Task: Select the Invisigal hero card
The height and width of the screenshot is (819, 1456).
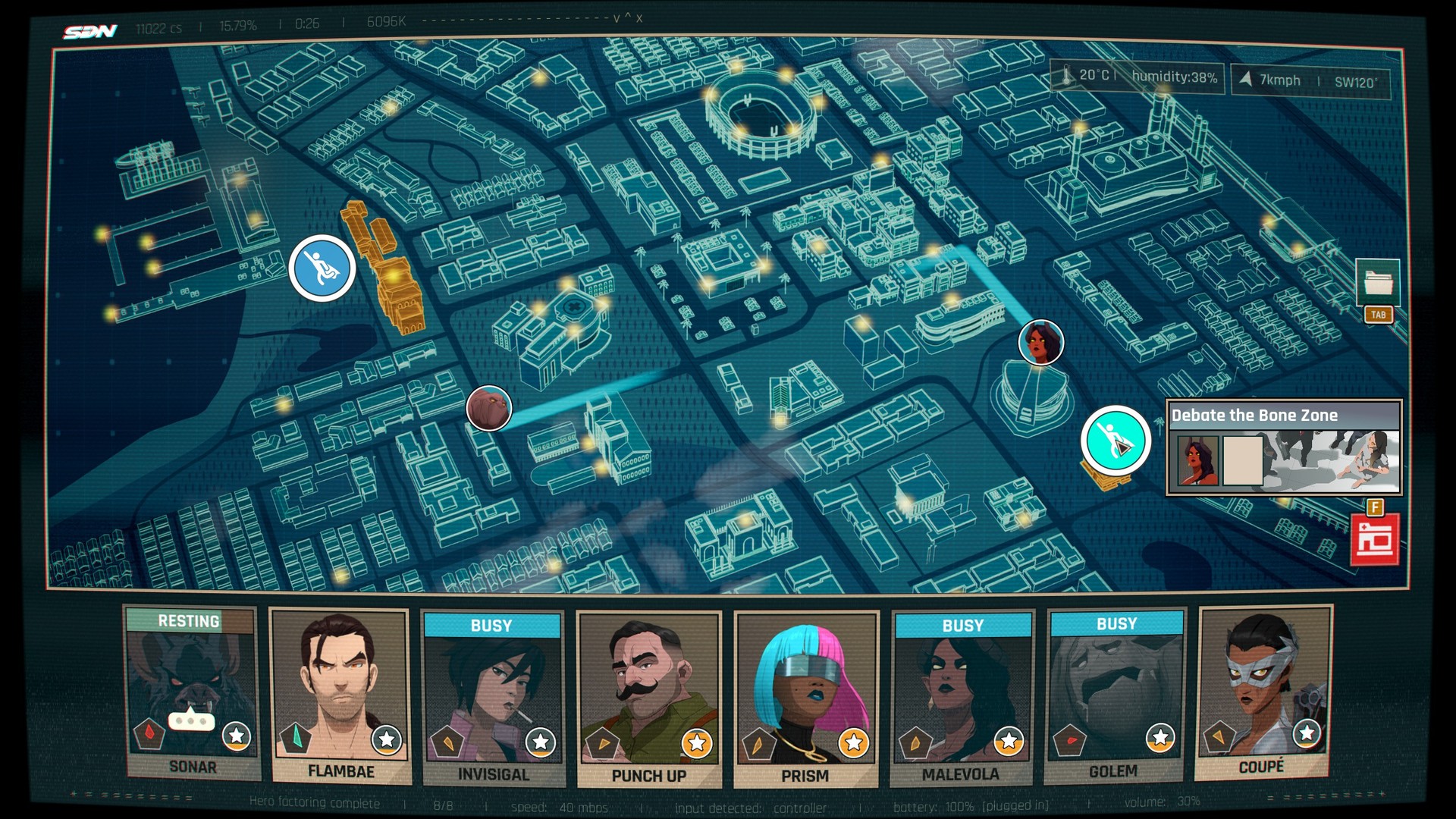Action: click(x=493, y=698)
